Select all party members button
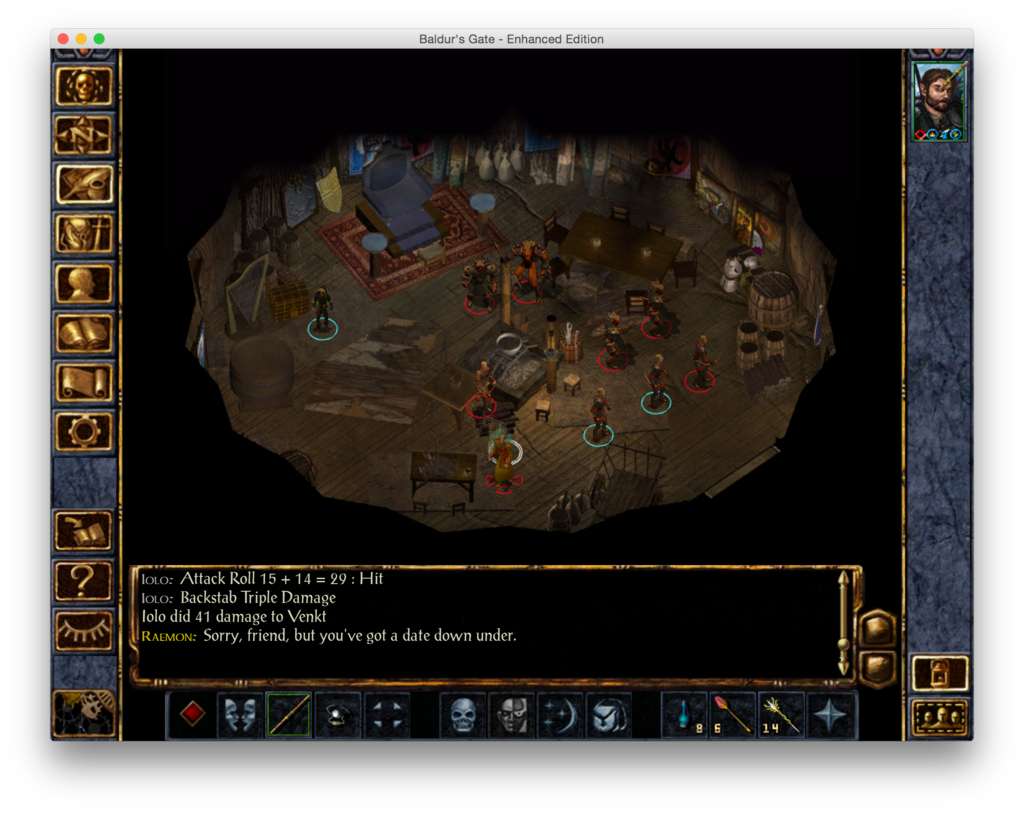This screenshot has width=1024, height=813. 940,717
